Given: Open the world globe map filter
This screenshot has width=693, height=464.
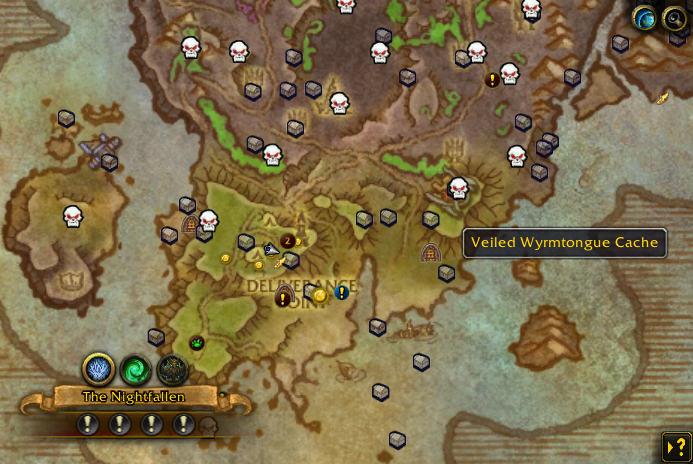Looking at the screenshot, I should click(x=646, y=17).
